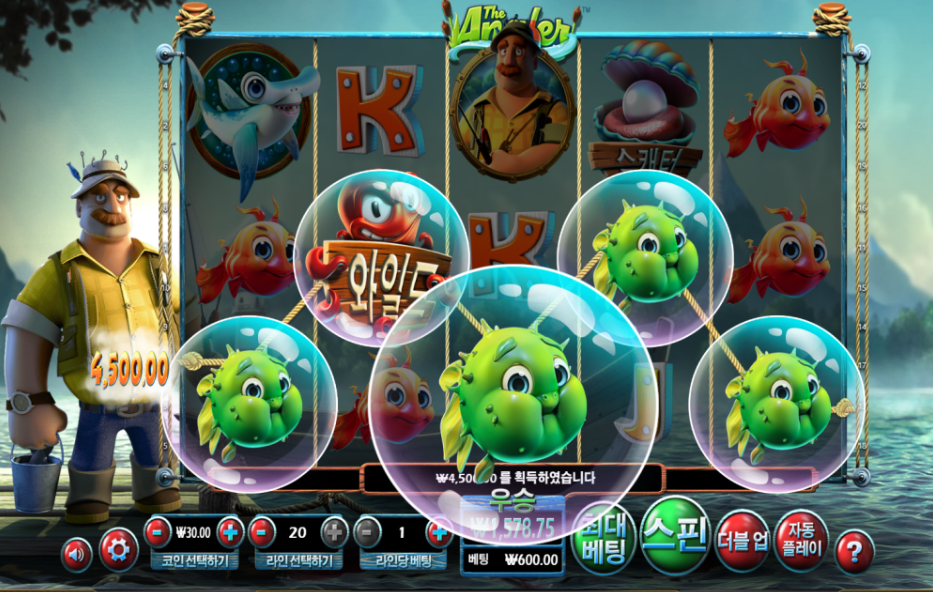Open help with the question mark button

pos(854,551)
